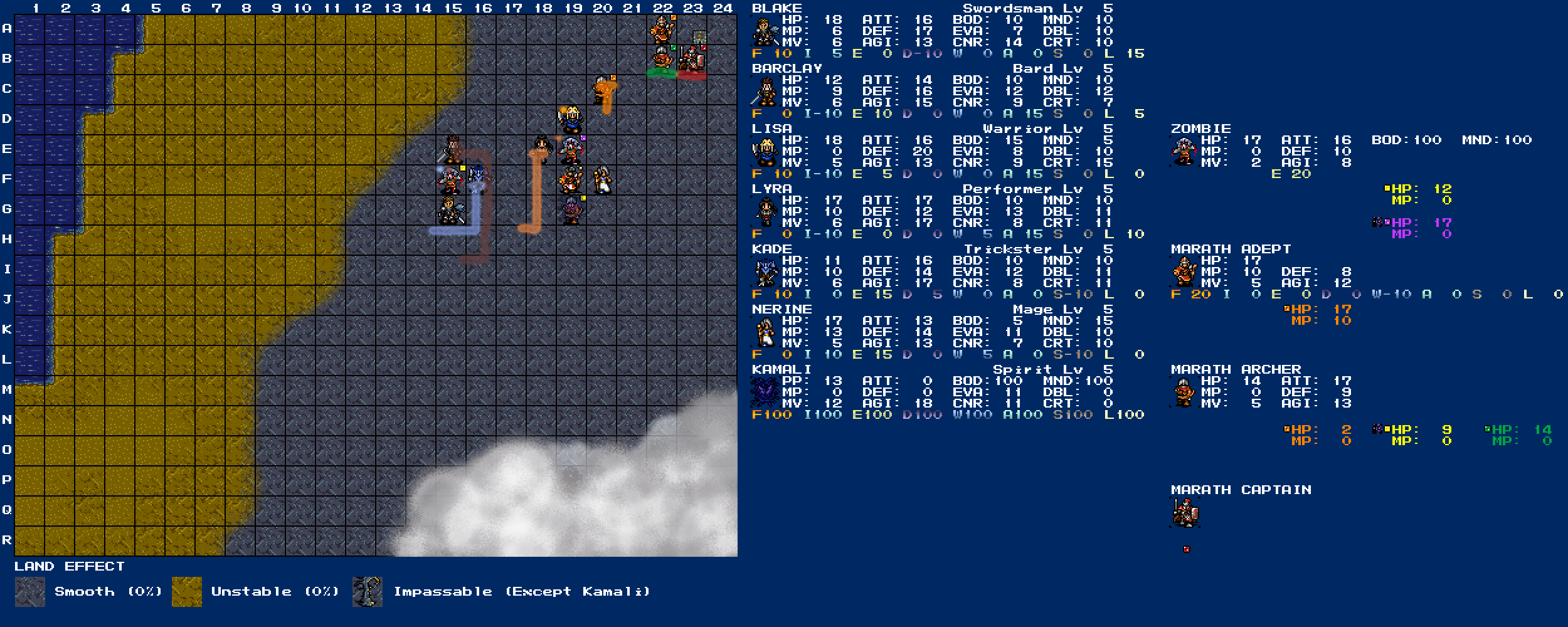Choose Kamali the Spirit's portrait

pos(765,393)
